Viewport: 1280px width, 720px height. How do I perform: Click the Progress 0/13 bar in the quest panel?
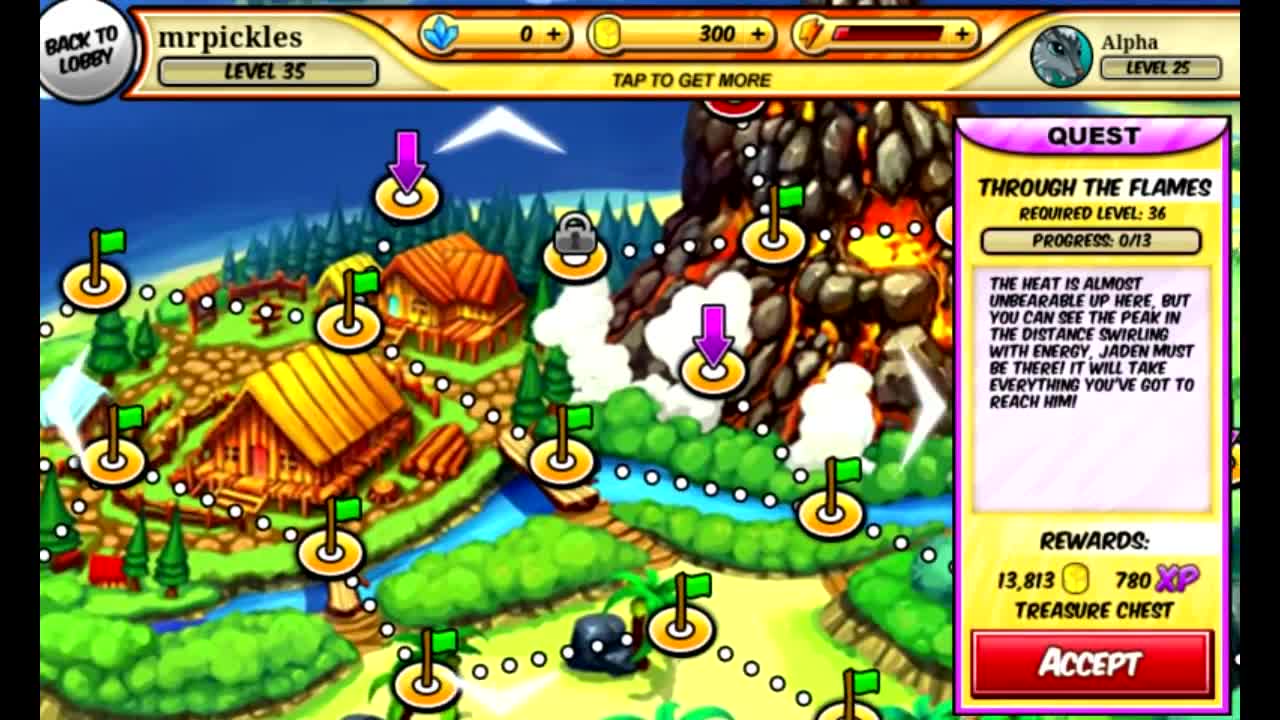click(x=1092, y=239)
